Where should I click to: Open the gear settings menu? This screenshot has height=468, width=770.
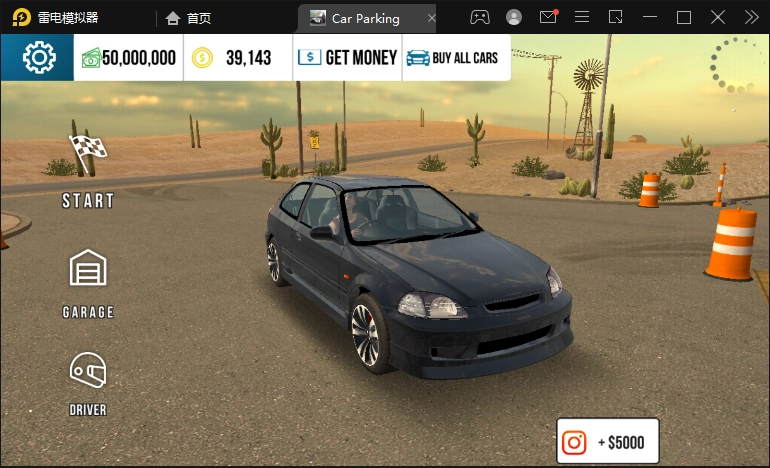(x=38, y=58)
